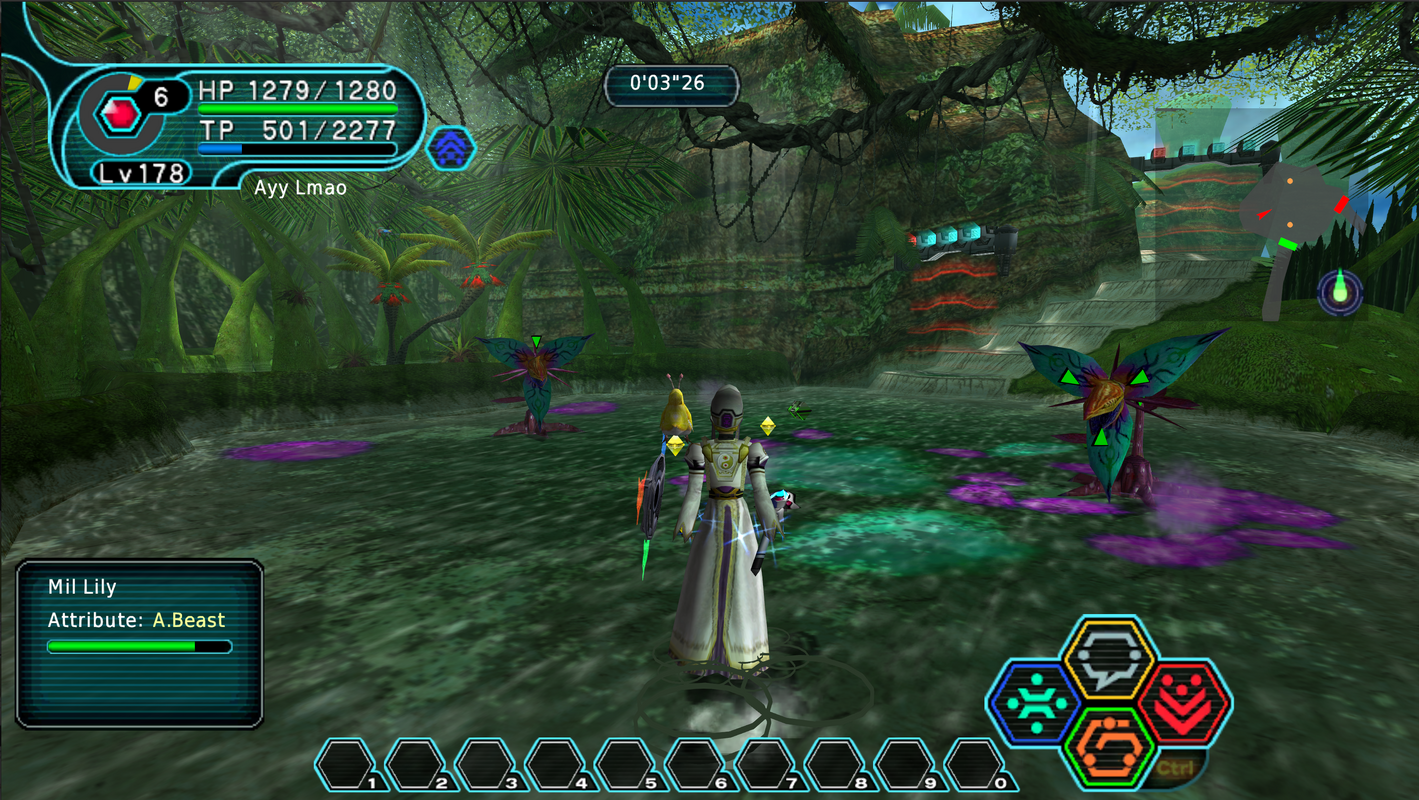Click the blue buff status hexagon icon
The image size is (1419, 800).
452,146
